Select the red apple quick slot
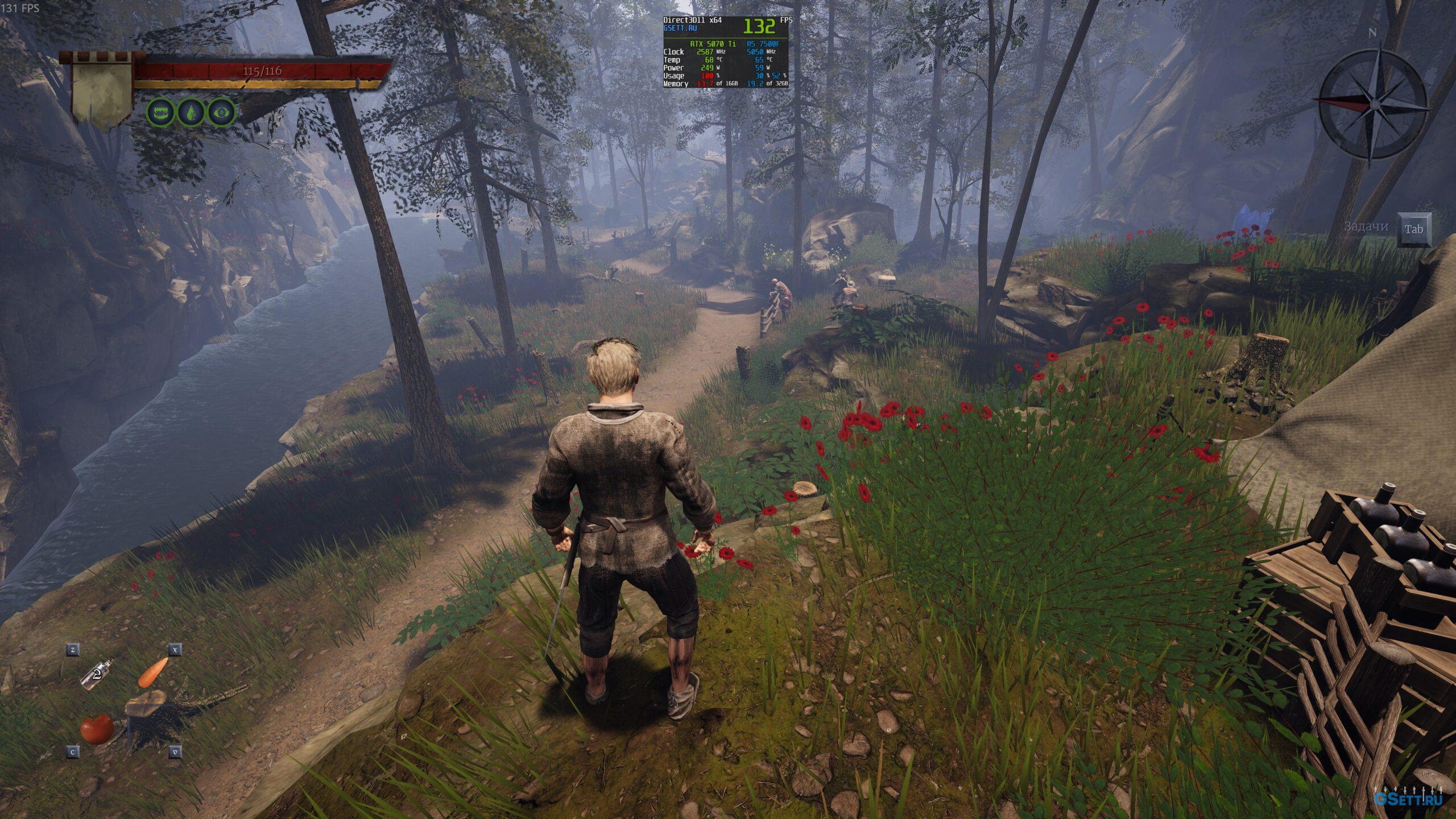1456x819 pixels. (97, 729)
